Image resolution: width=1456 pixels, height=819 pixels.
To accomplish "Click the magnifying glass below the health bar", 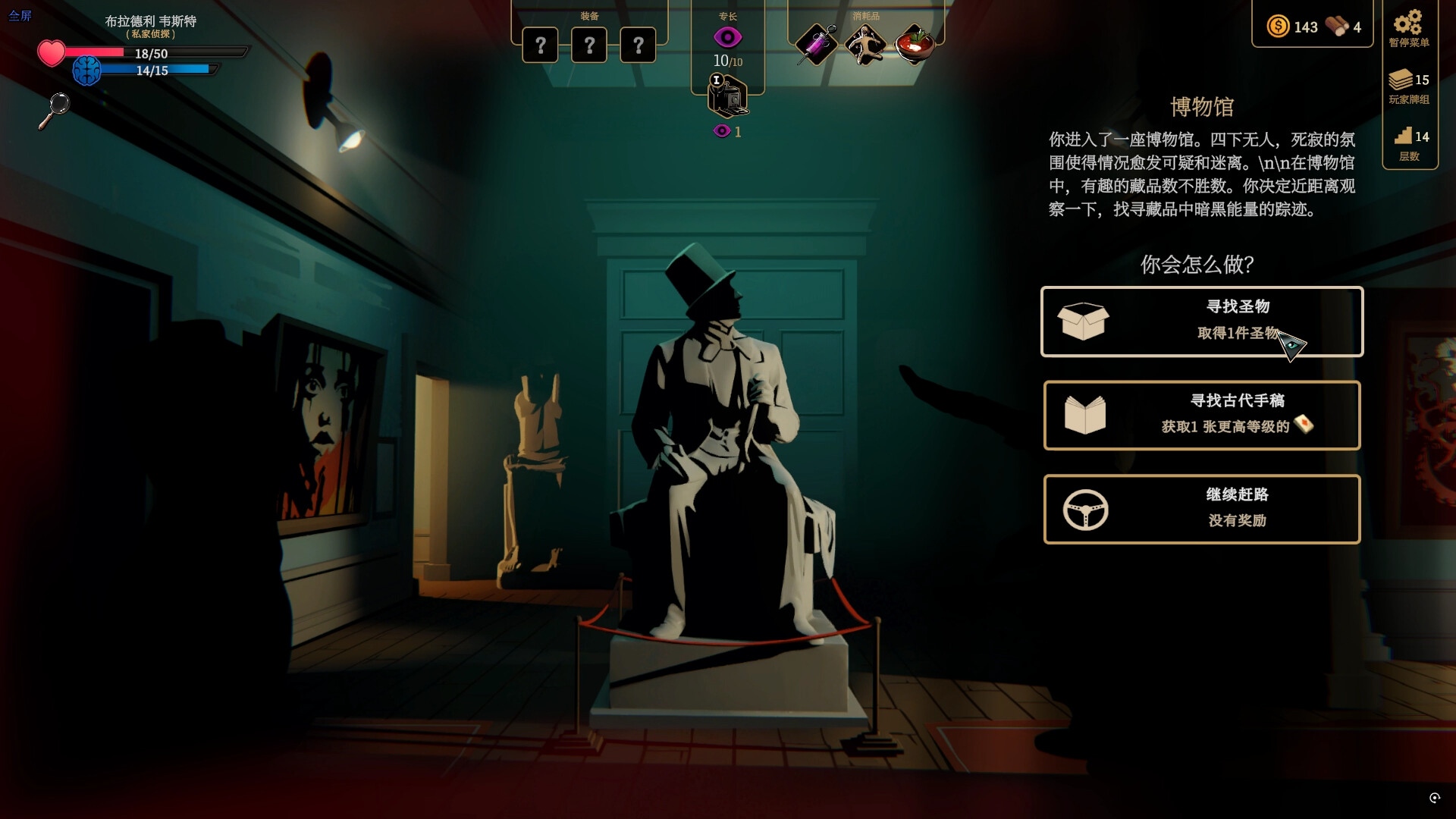I will (57, 108).
